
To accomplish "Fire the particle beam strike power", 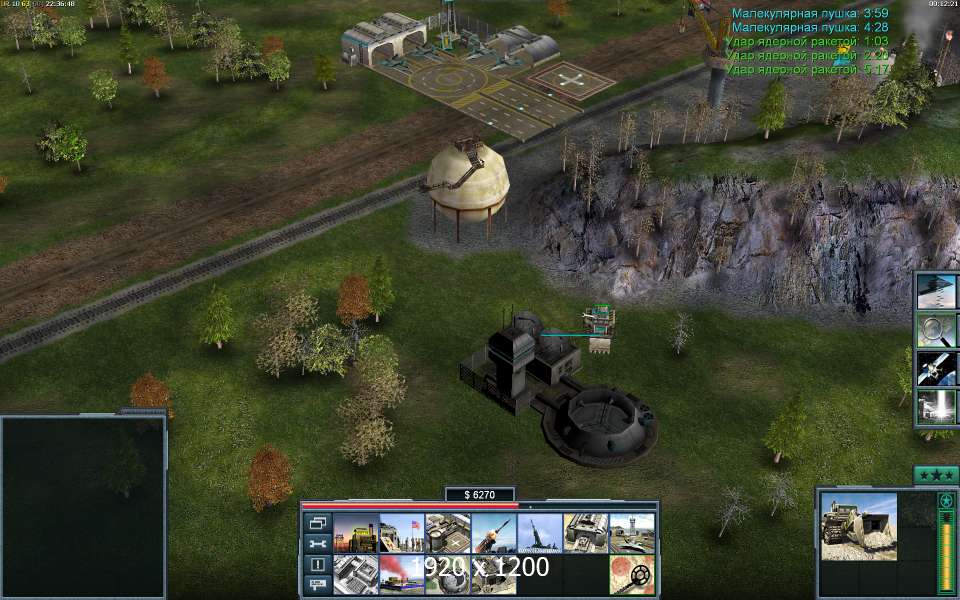I will [x=936, y=405].
